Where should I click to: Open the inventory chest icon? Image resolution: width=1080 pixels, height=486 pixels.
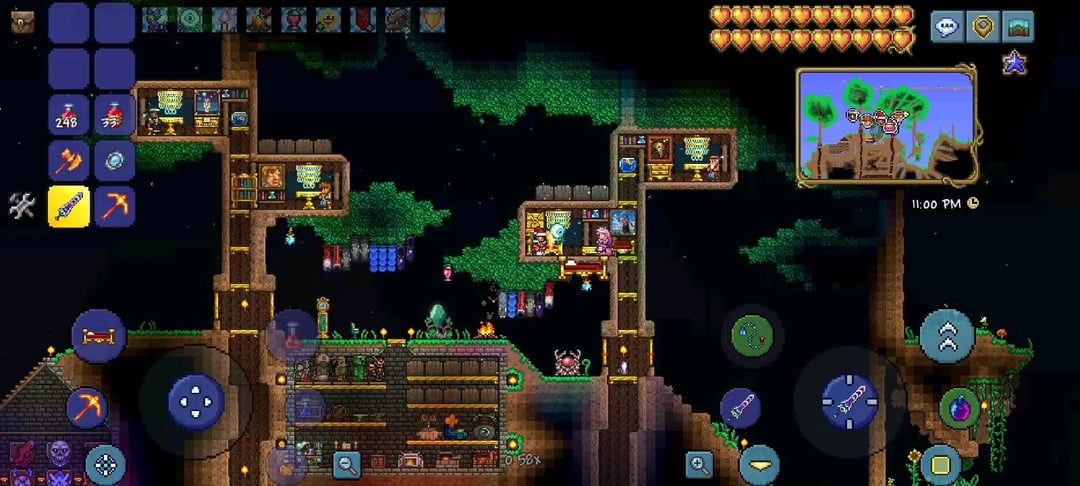tap(22, 21)
